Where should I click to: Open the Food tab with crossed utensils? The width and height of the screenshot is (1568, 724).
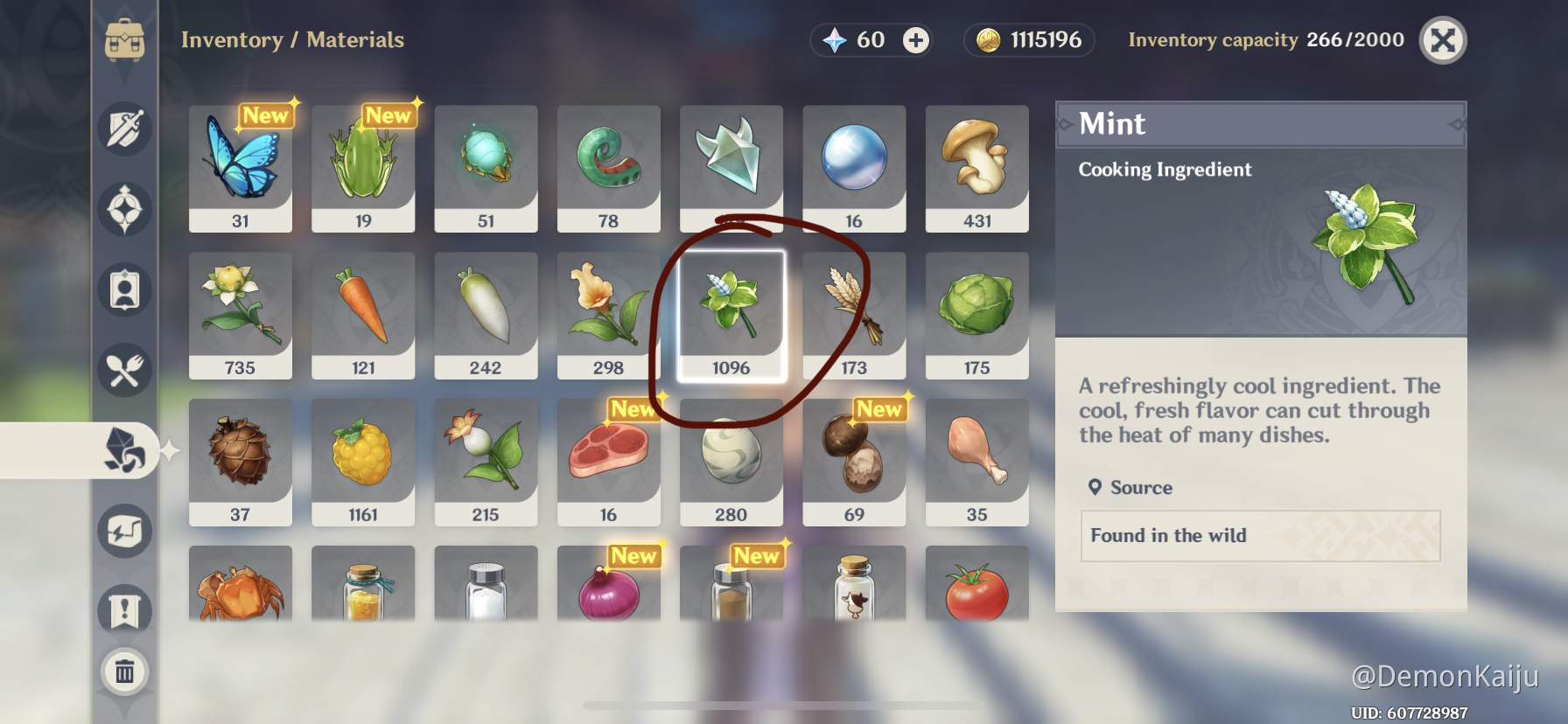125,371
